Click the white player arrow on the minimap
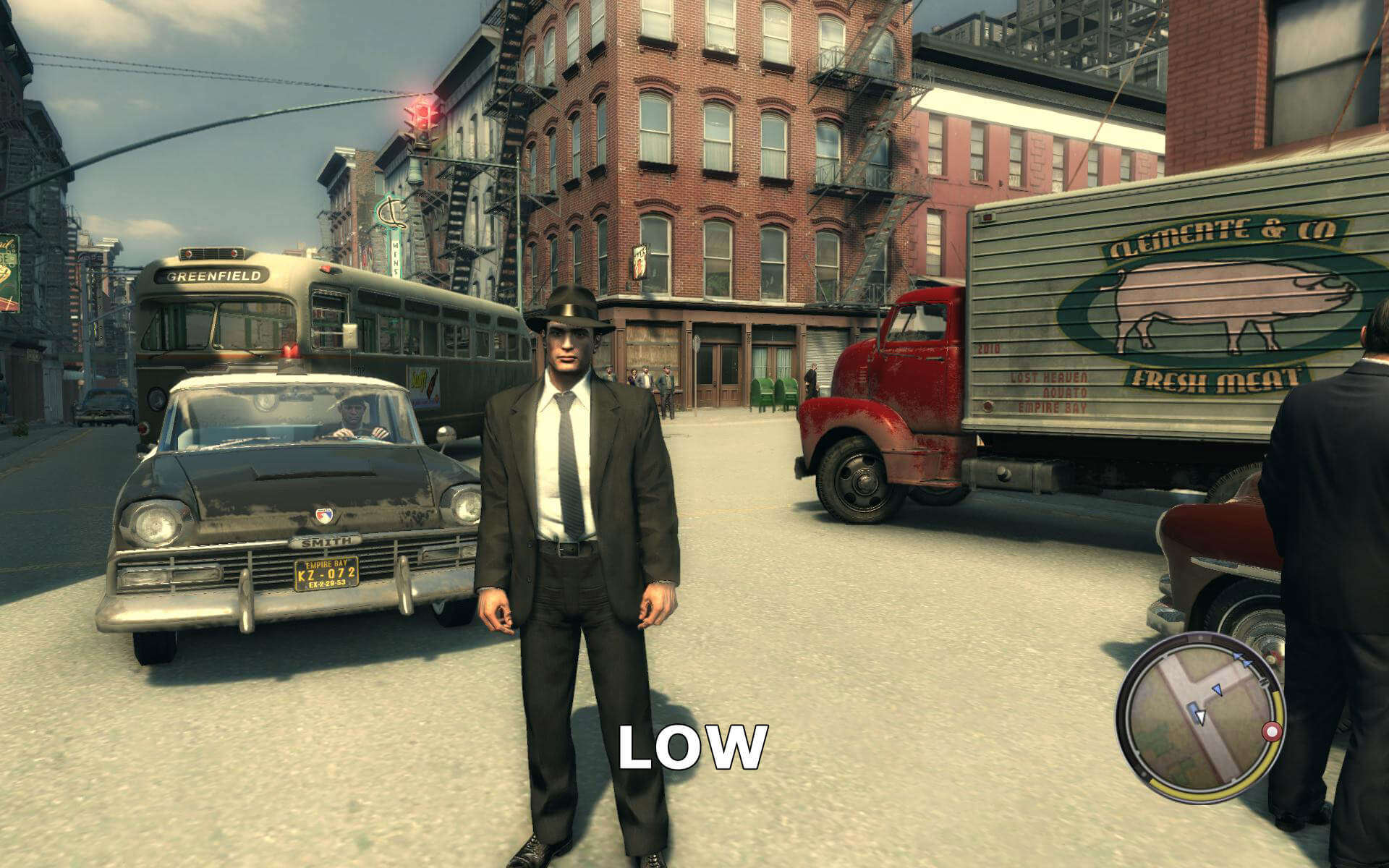Image resolution: width=1389 pixels, height=868 pixels. click(x=1200, y=717)
